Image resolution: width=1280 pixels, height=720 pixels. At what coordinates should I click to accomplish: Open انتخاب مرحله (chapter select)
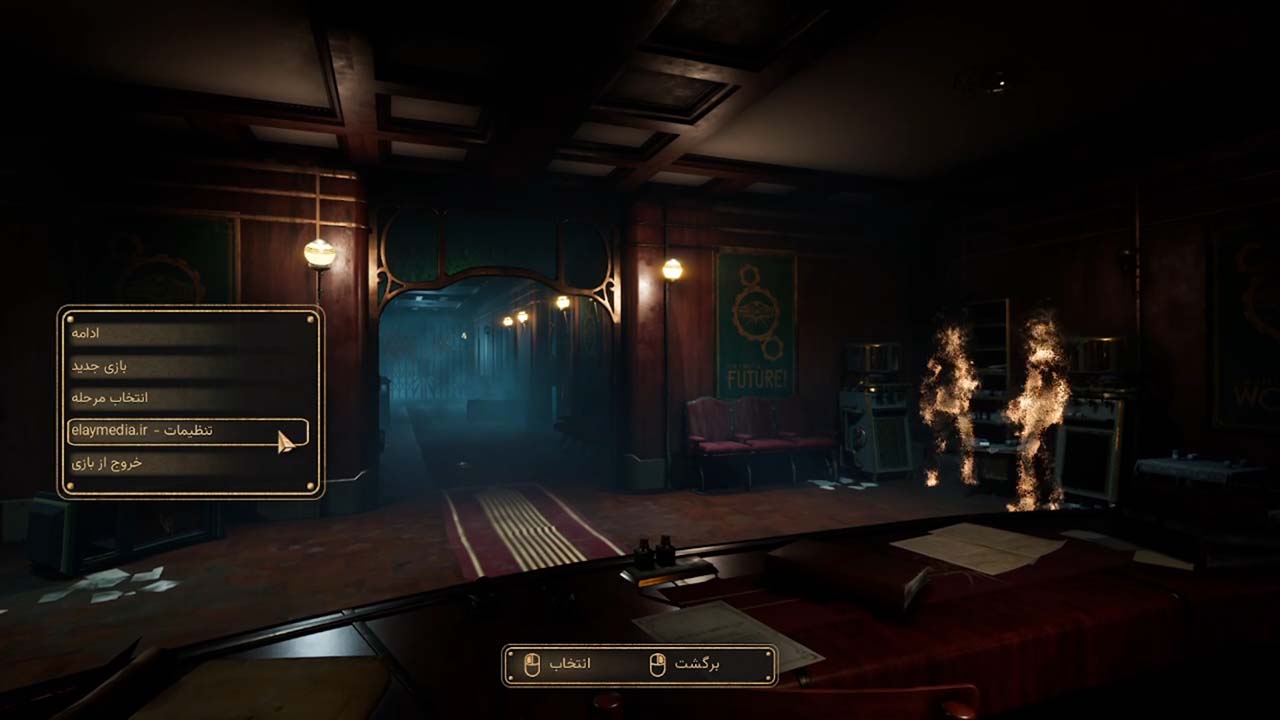188,398
